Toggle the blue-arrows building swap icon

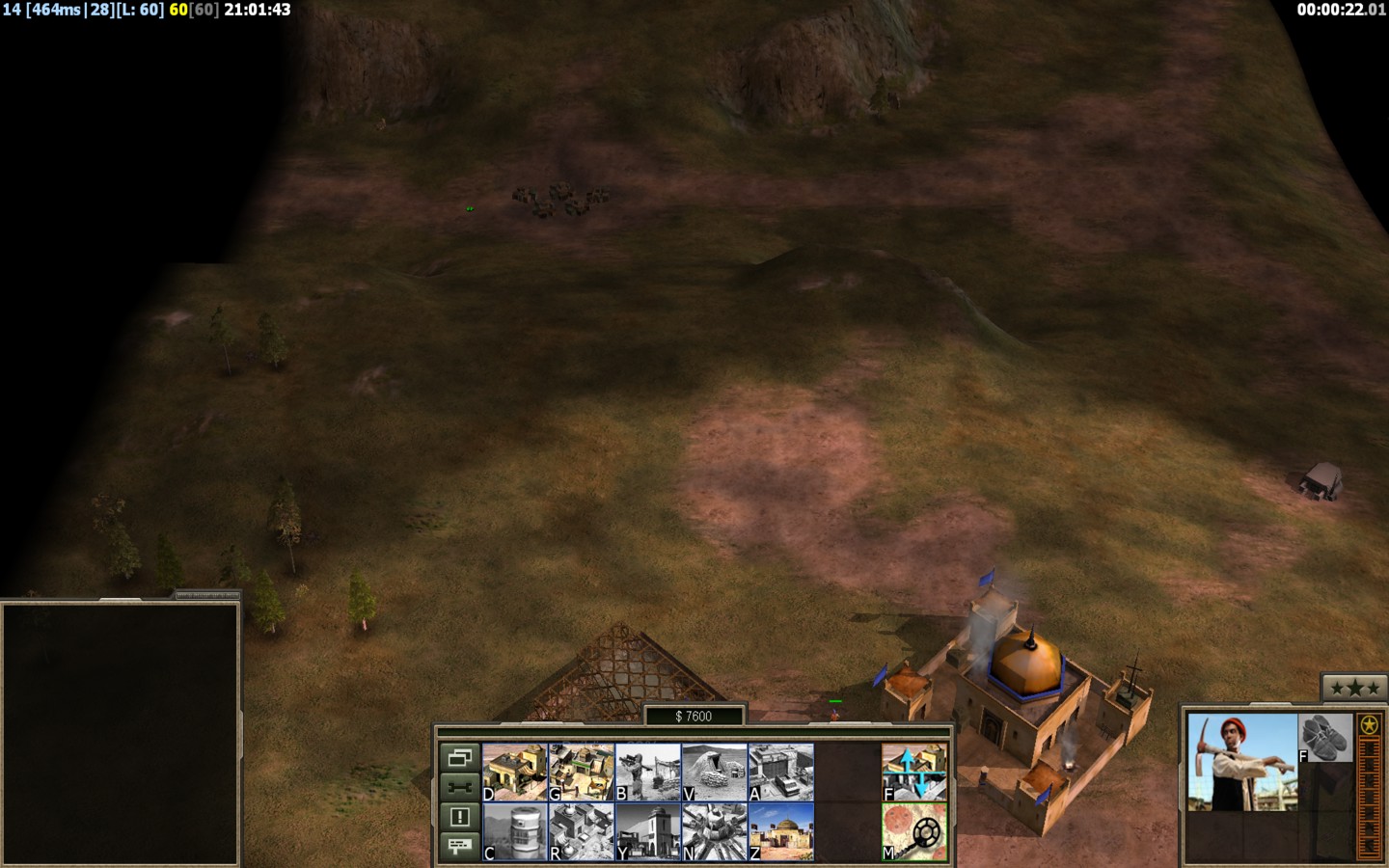click(914, 772)
